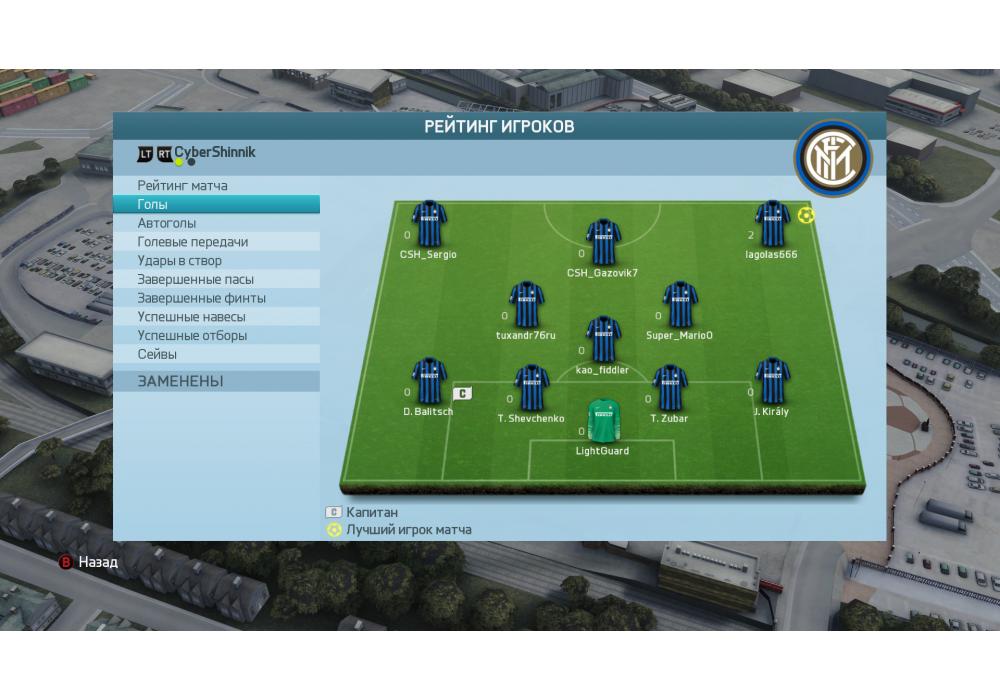Select tuxandr76ru player shirt
Viewport: 1000px width, 700px height.
526,304
